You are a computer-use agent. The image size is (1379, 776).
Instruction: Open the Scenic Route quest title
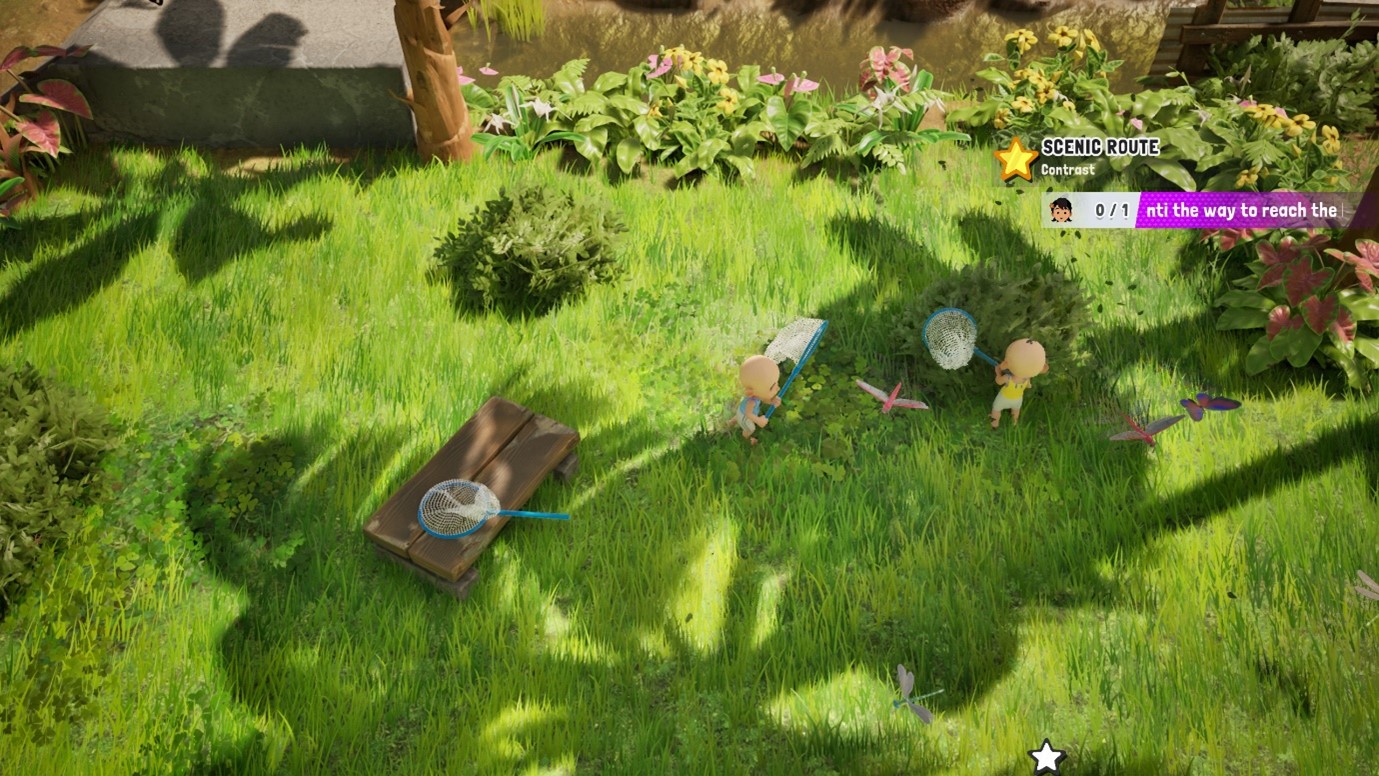[x=1100, y=147]
